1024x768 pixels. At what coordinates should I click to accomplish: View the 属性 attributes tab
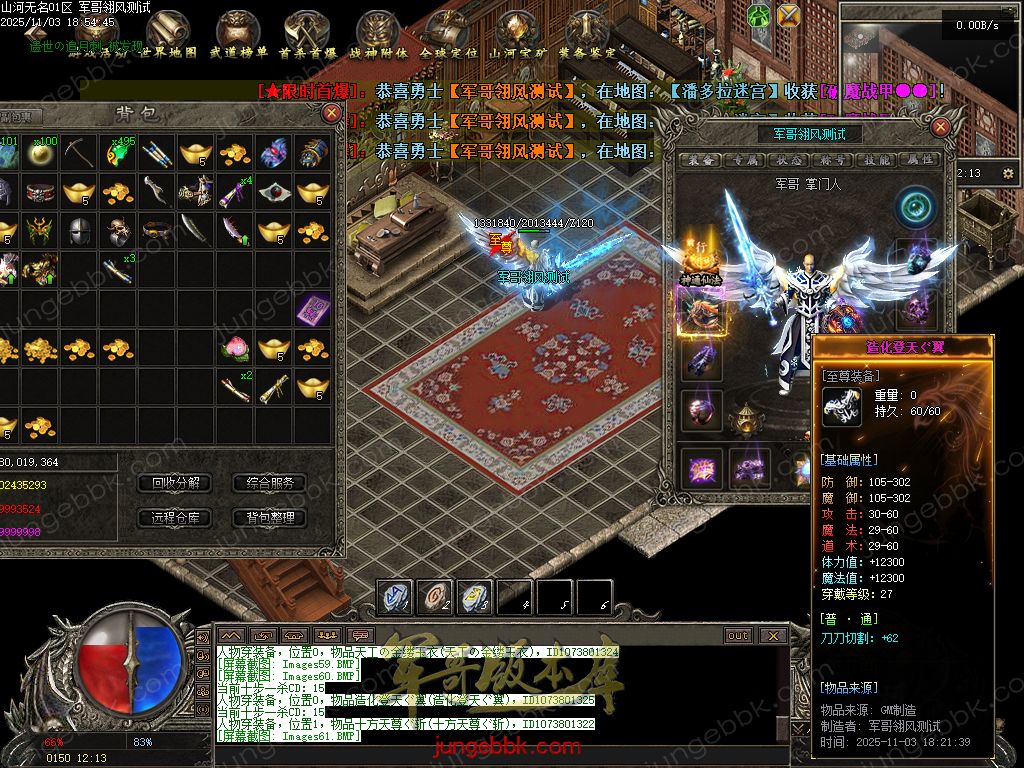click(919, 160)
